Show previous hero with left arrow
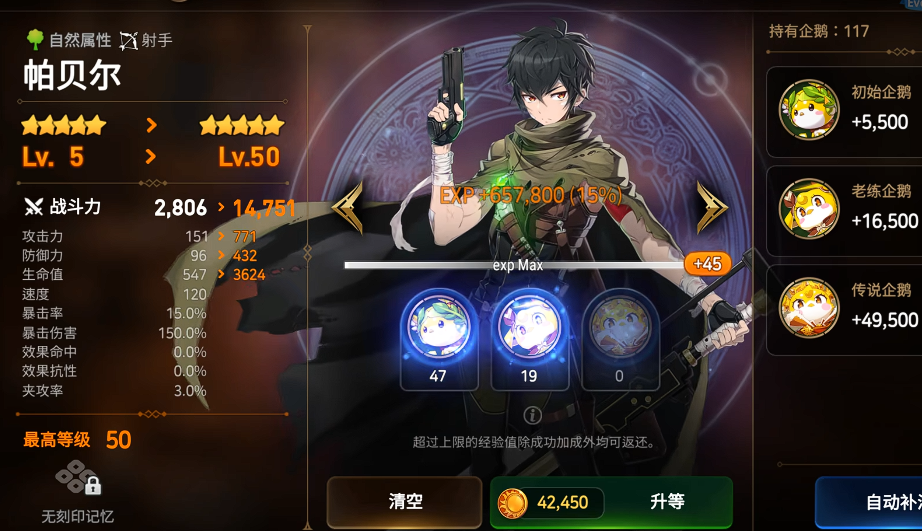 (x=347, y=207)
